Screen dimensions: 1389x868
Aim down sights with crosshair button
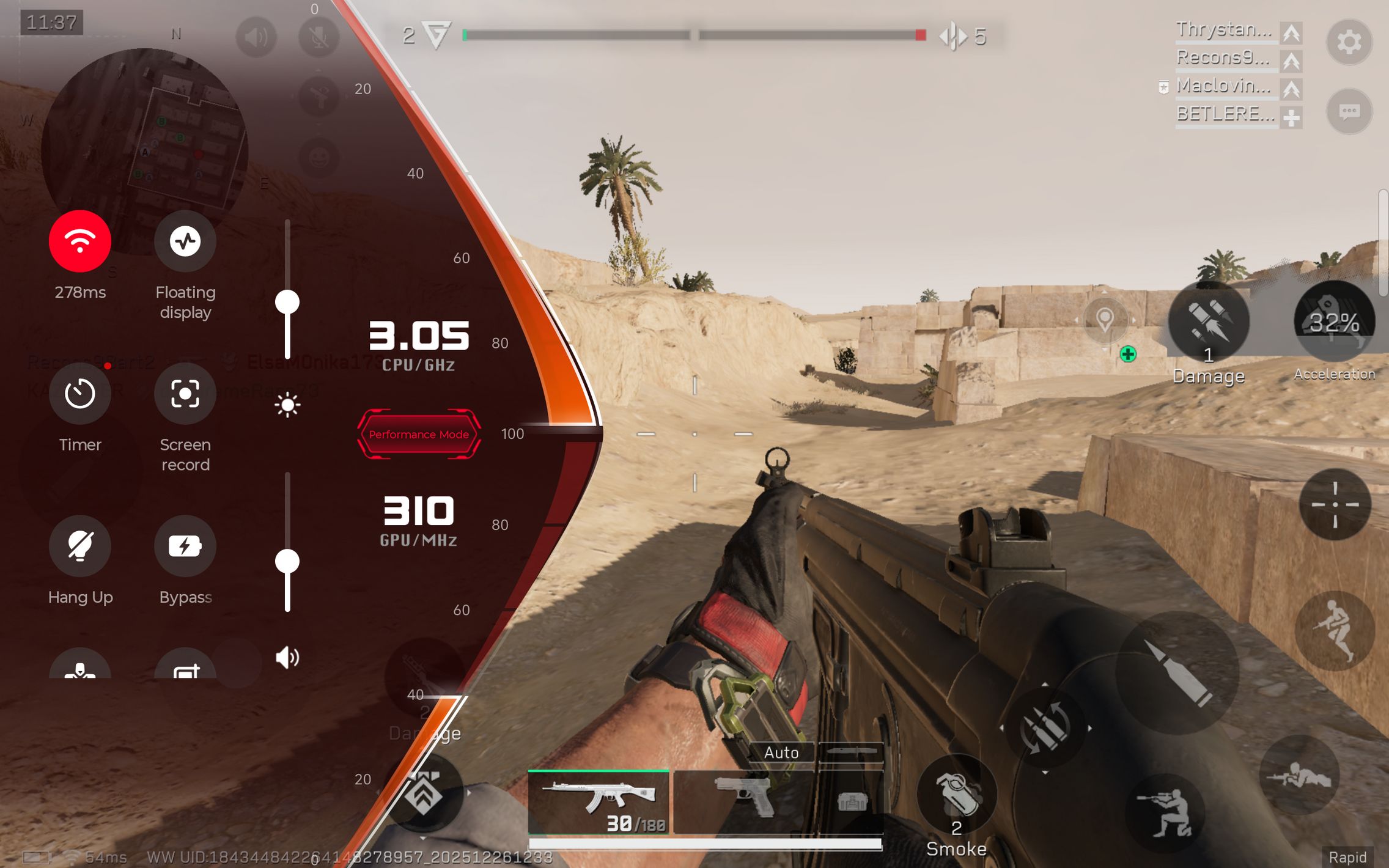(1335, 504)
